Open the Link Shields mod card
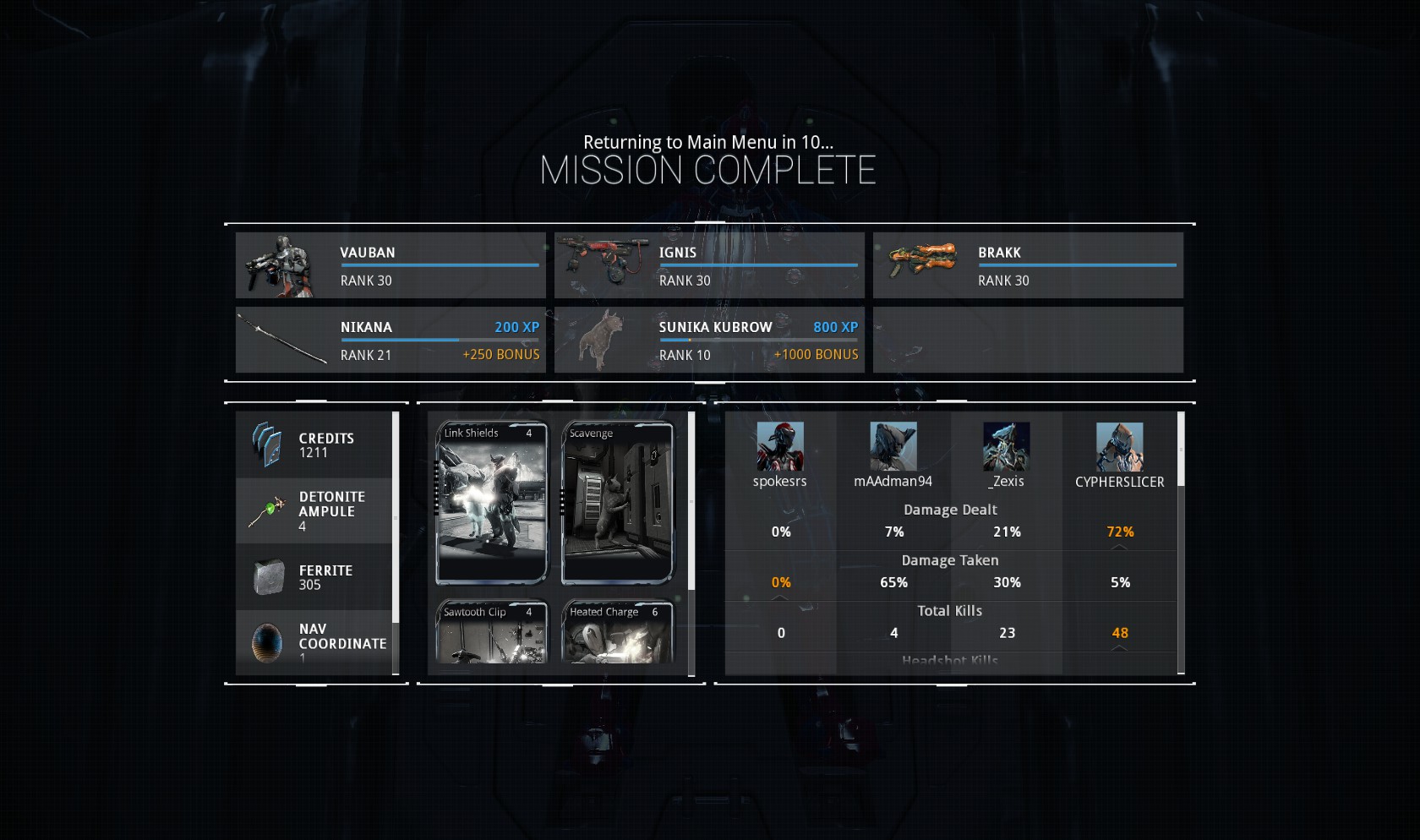The width and height of the screenshot is (1420, 840). 491,503
